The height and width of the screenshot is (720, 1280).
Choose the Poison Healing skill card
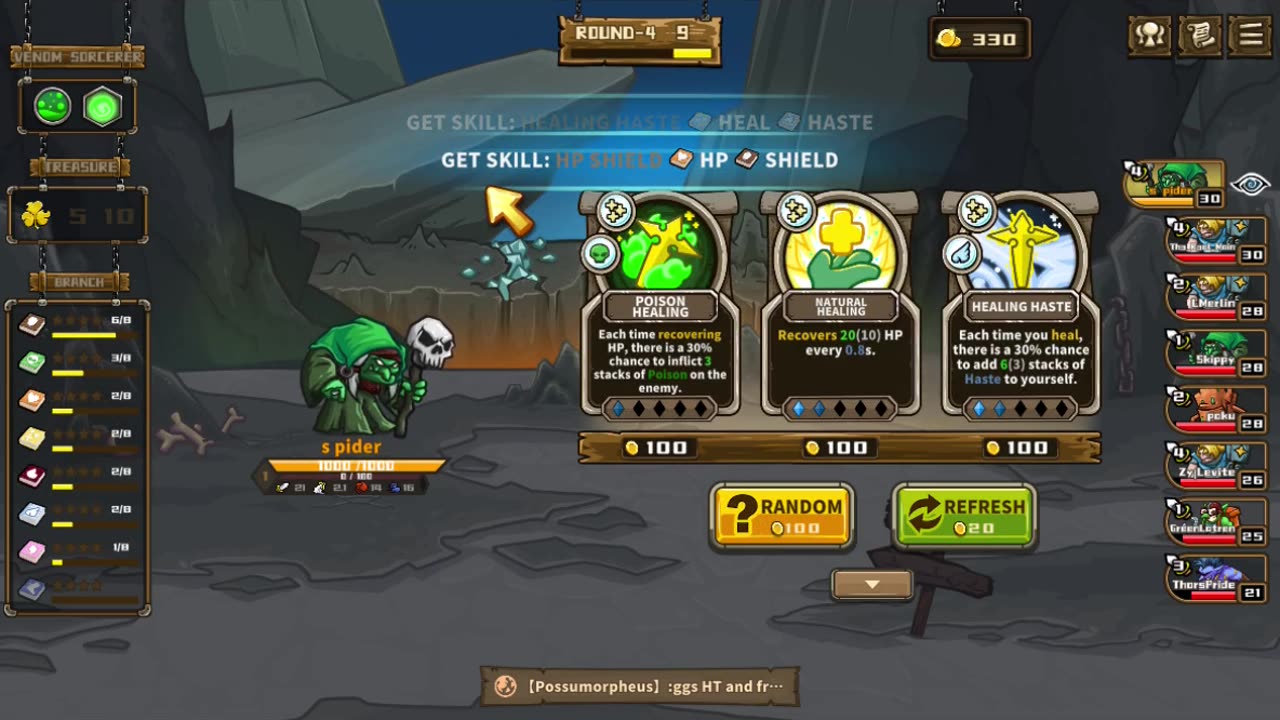[660, 305]
